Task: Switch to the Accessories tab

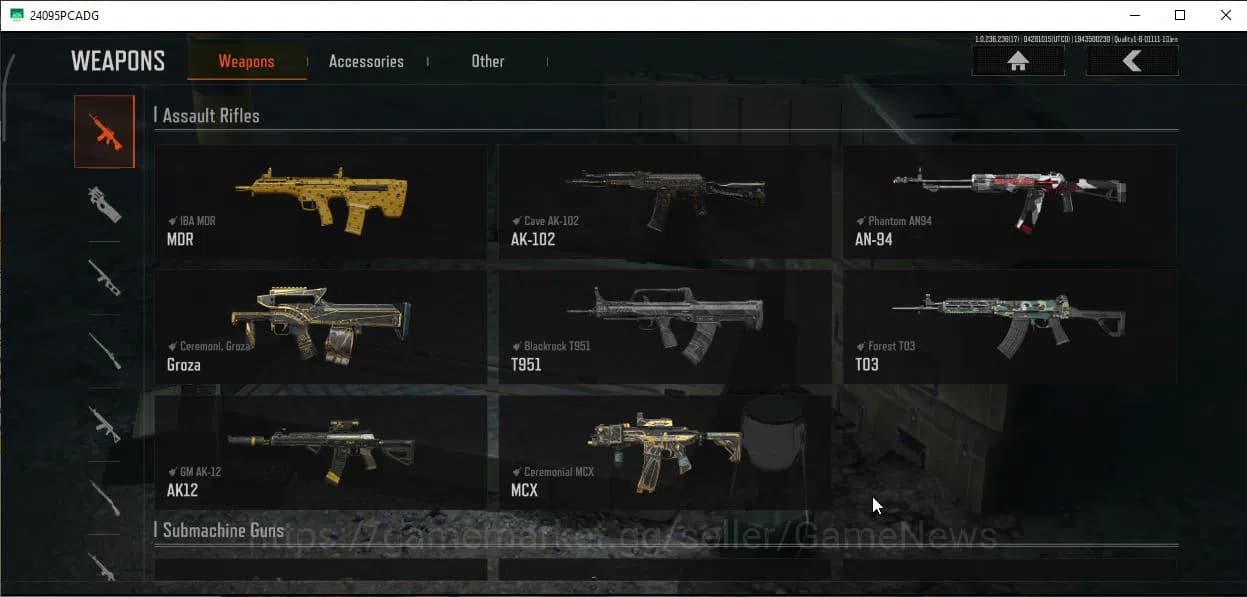Action: tap(366, 62)
